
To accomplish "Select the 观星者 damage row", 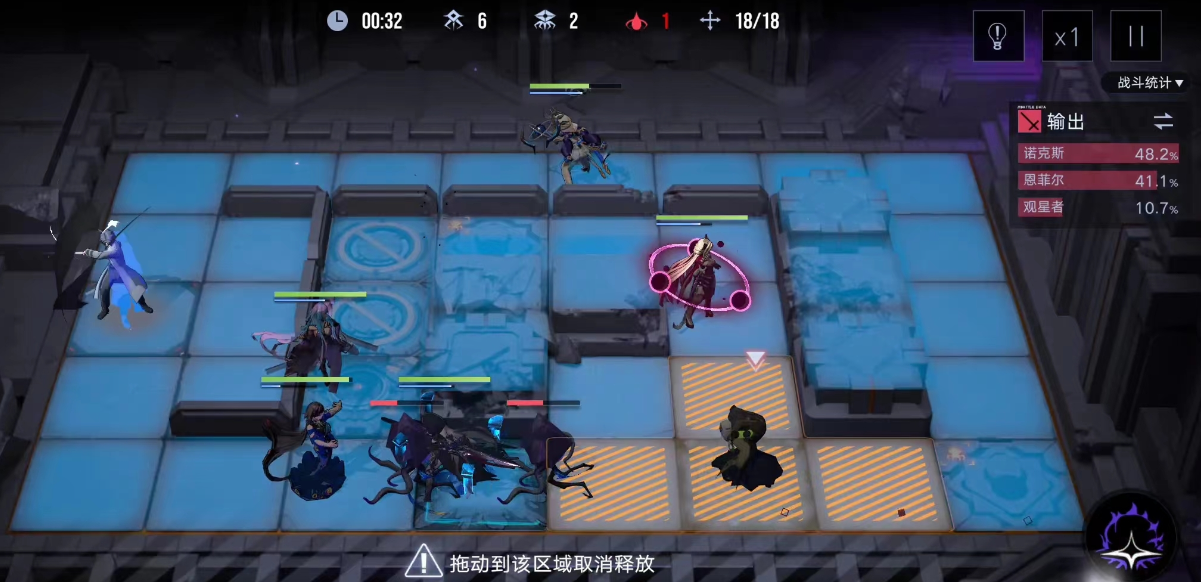I will (1098, 208).
